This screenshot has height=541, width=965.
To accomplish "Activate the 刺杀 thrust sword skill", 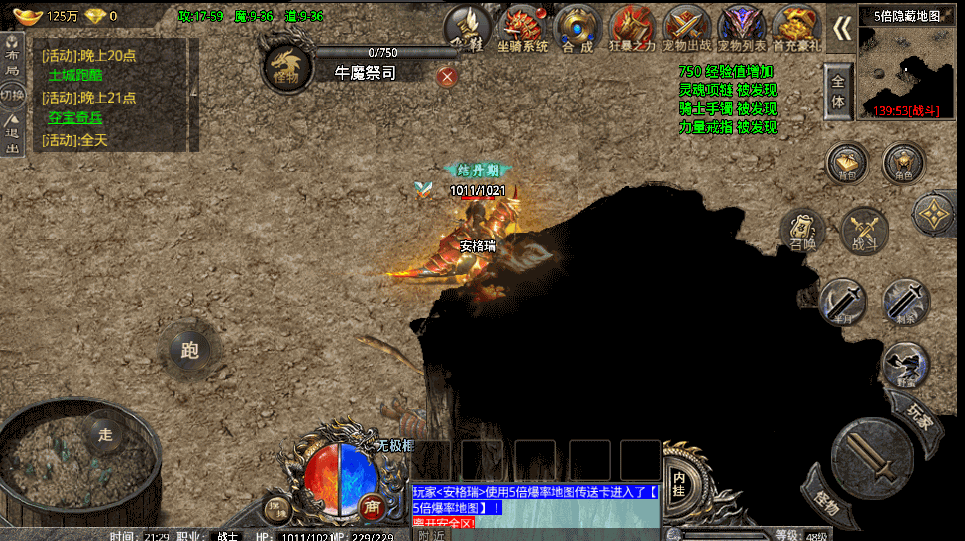I will coord(905,300).
